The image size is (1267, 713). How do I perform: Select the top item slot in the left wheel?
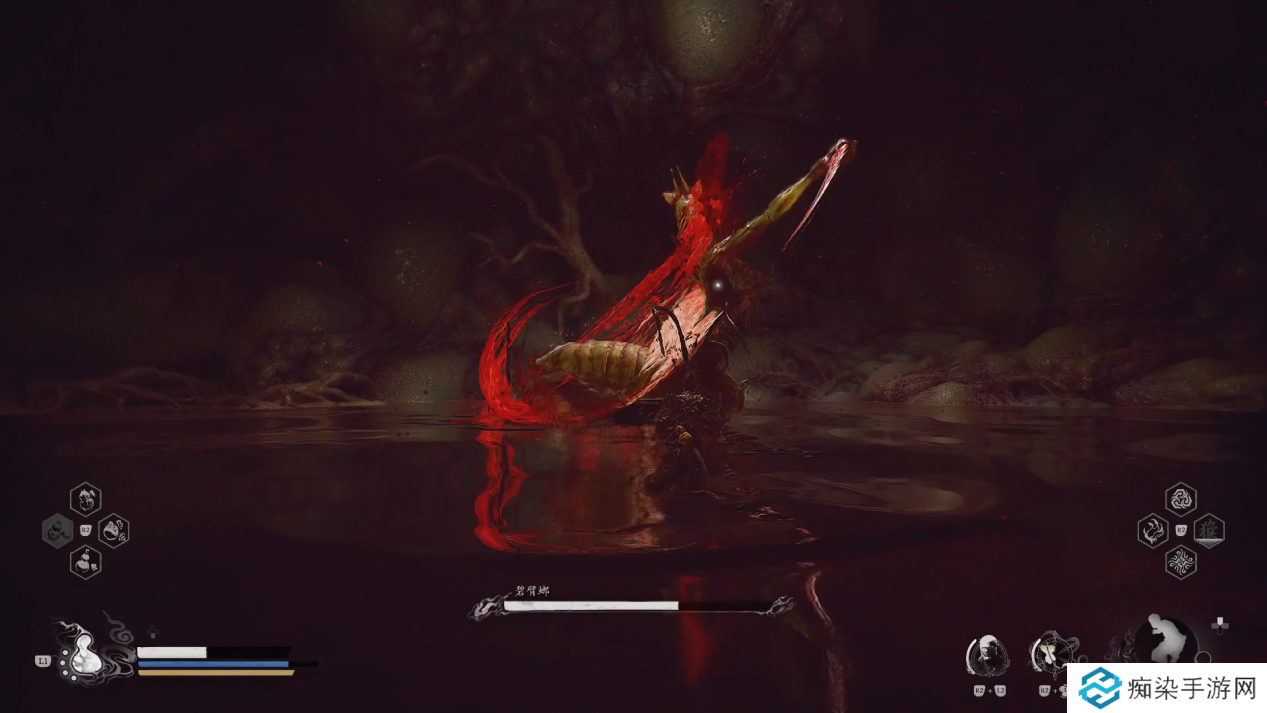pos(85,498)
